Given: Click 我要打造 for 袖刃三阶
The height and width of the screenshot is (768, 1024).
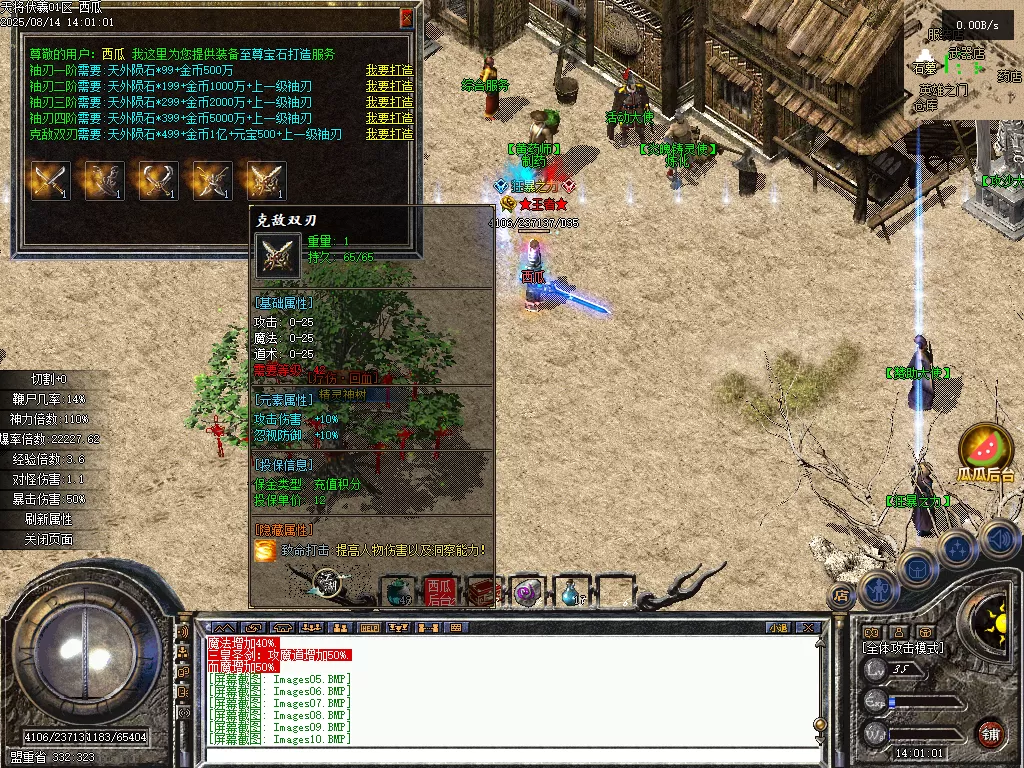Looking at the screenshot, I should 389,102.
